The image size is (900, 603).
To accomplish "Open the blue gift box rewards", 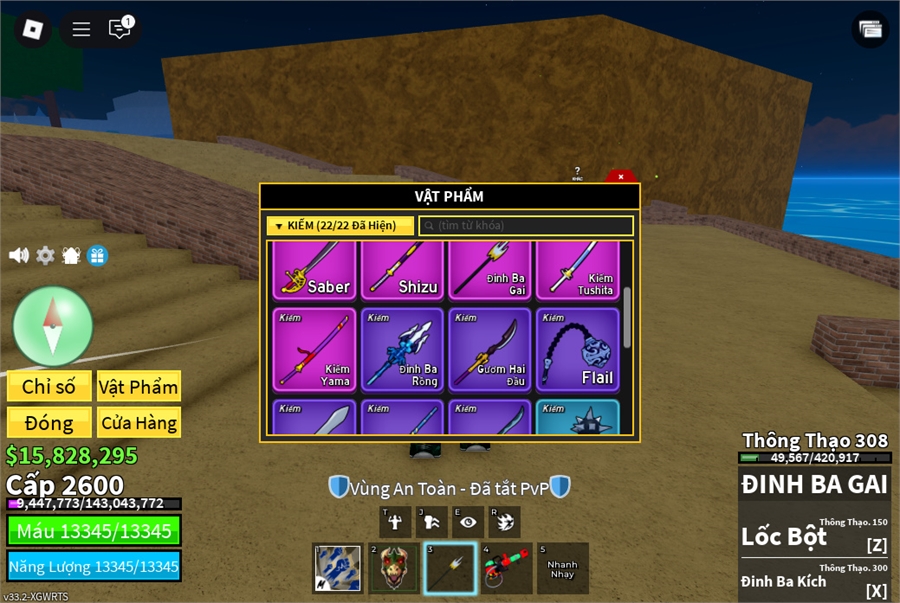I will 97,256.
